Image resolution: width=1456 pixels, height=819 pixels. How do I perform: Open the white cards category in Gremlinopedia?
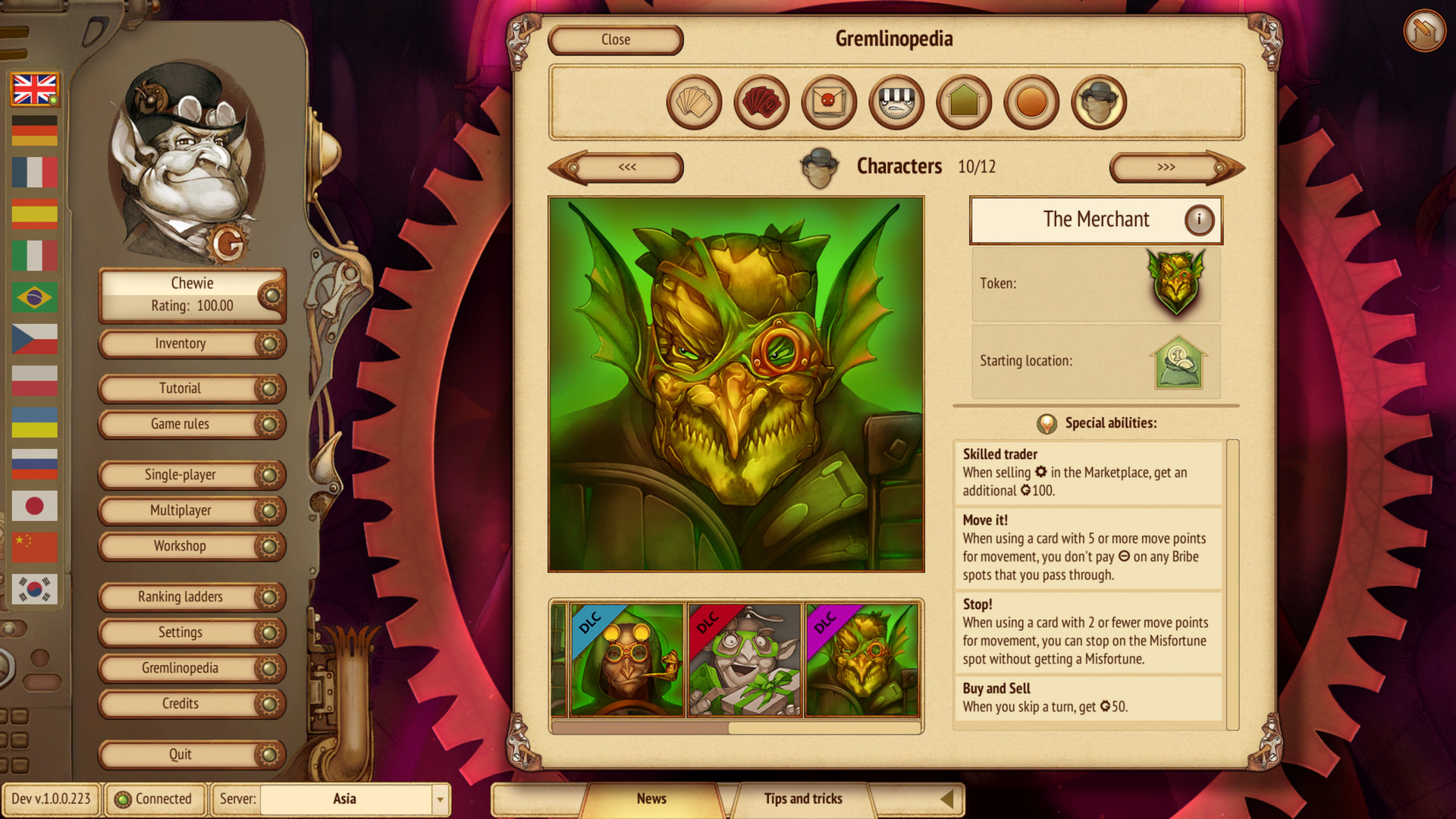pos(693,102)
